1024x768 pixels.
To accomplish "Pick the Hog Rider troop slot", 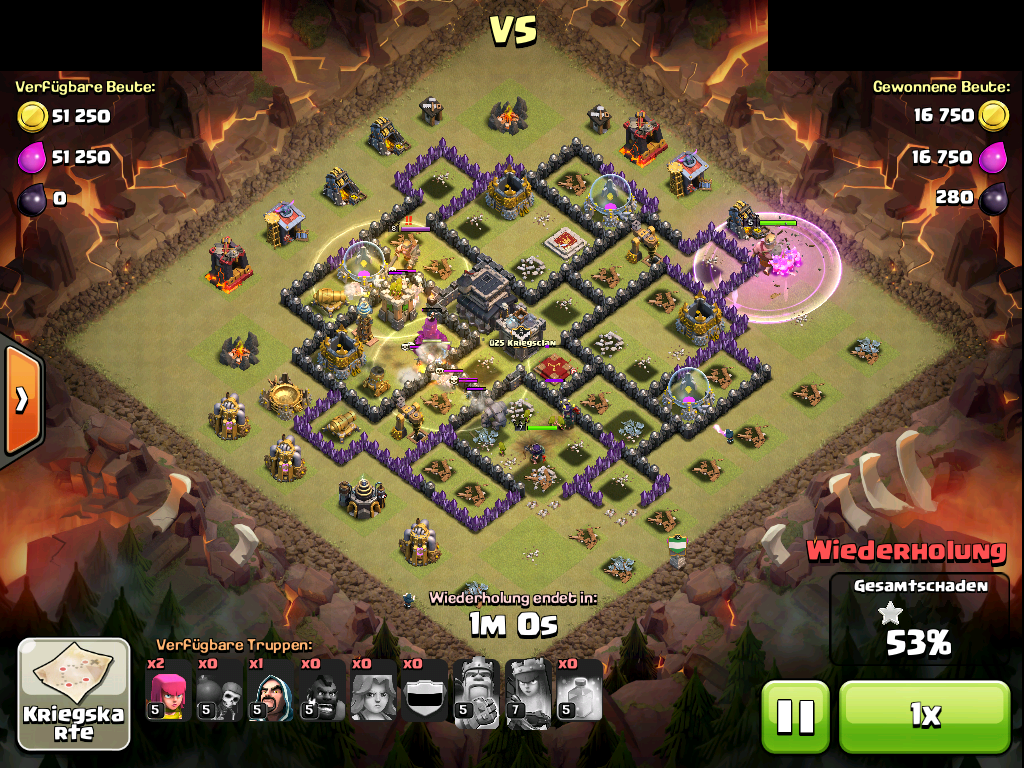I will pyautogui.click(x=322, y=690).
